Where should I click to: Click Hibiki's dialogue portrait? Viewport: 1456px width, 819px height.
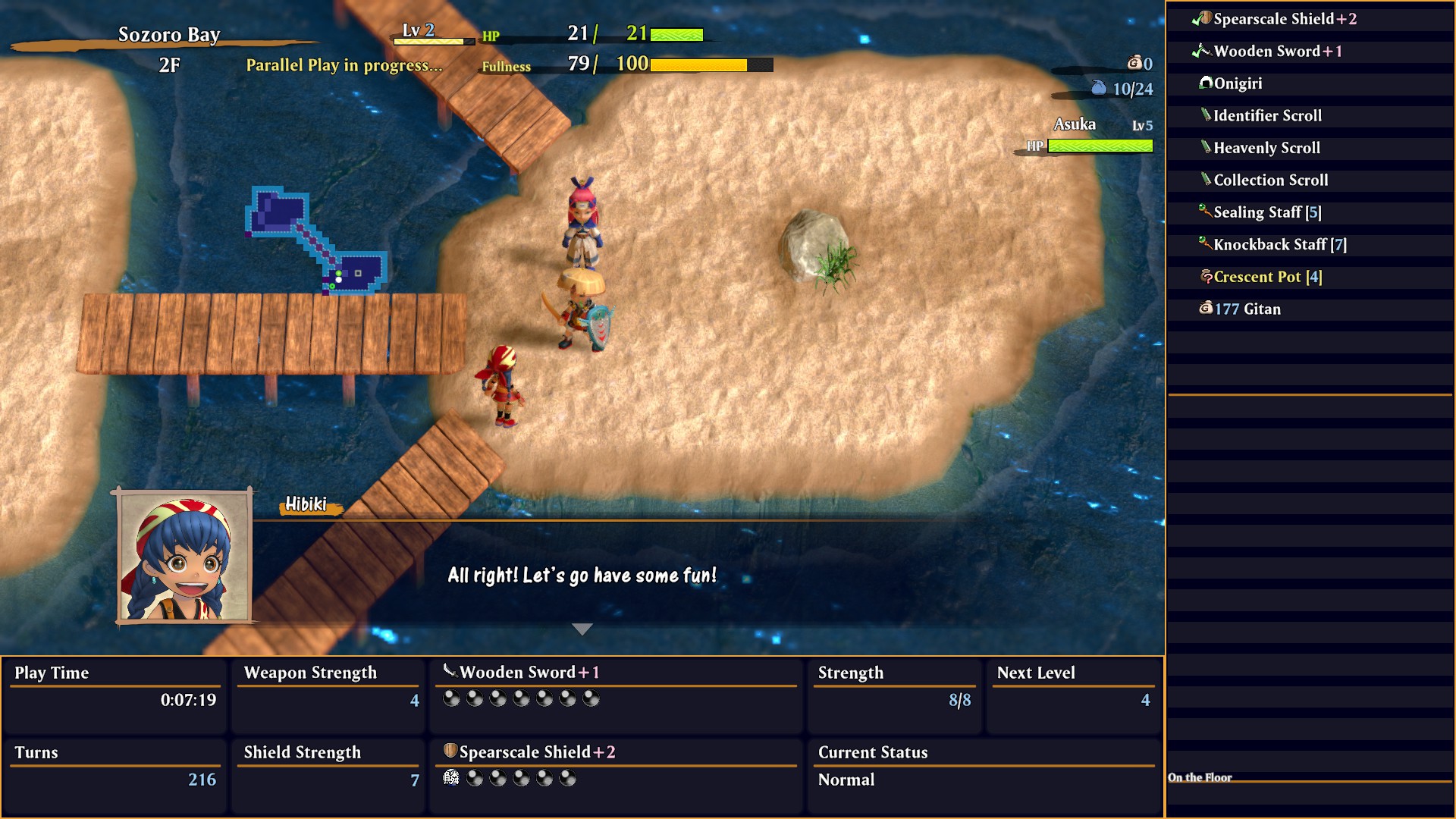click(184, 556)
